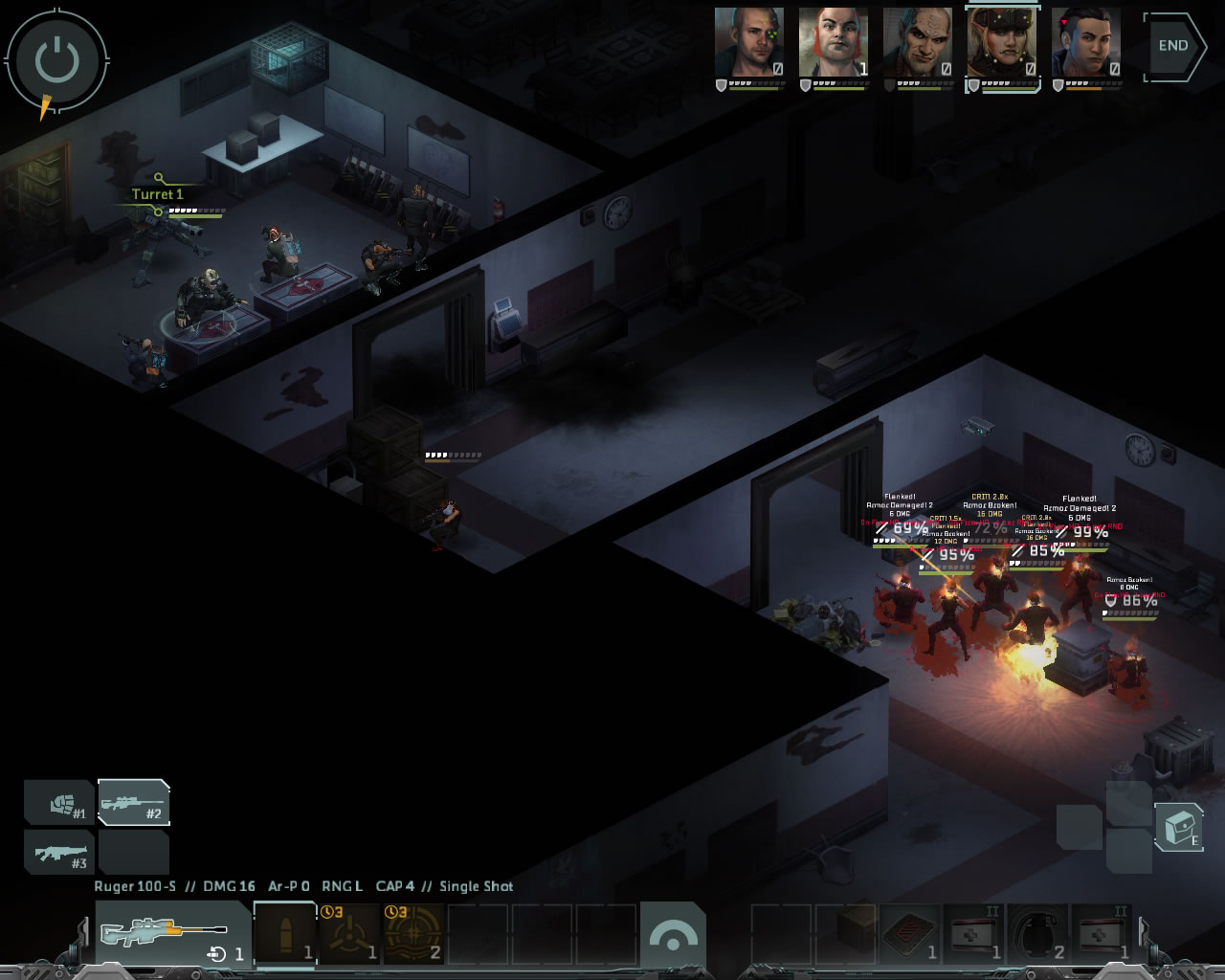Viewport: 1225px width, 980px height.
Task: Select the red-haired man portrait
Action: pos(834,43)
